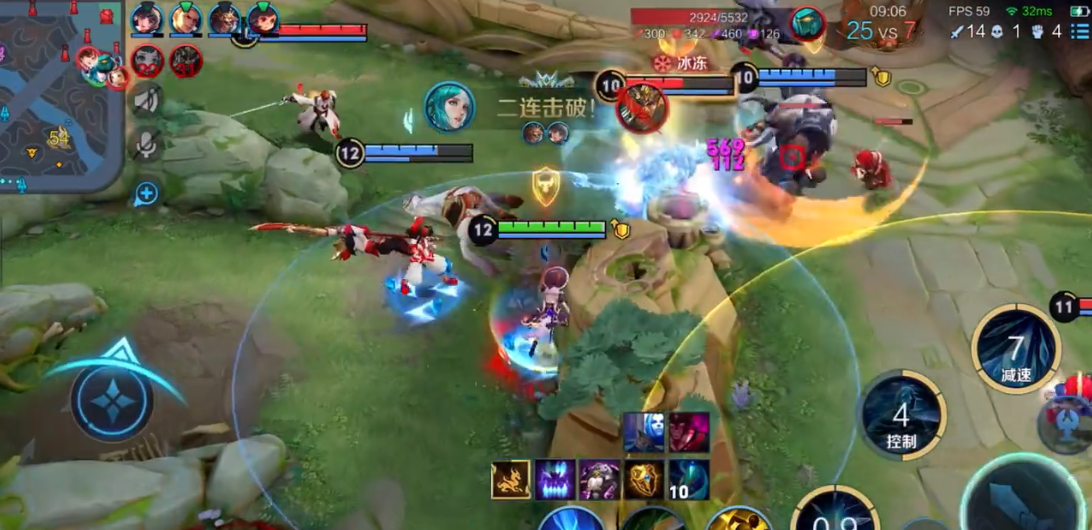Screen dimensions: 1092x530
Task: Select the teal-masked target portrait at top
Action: coord(806,22)
